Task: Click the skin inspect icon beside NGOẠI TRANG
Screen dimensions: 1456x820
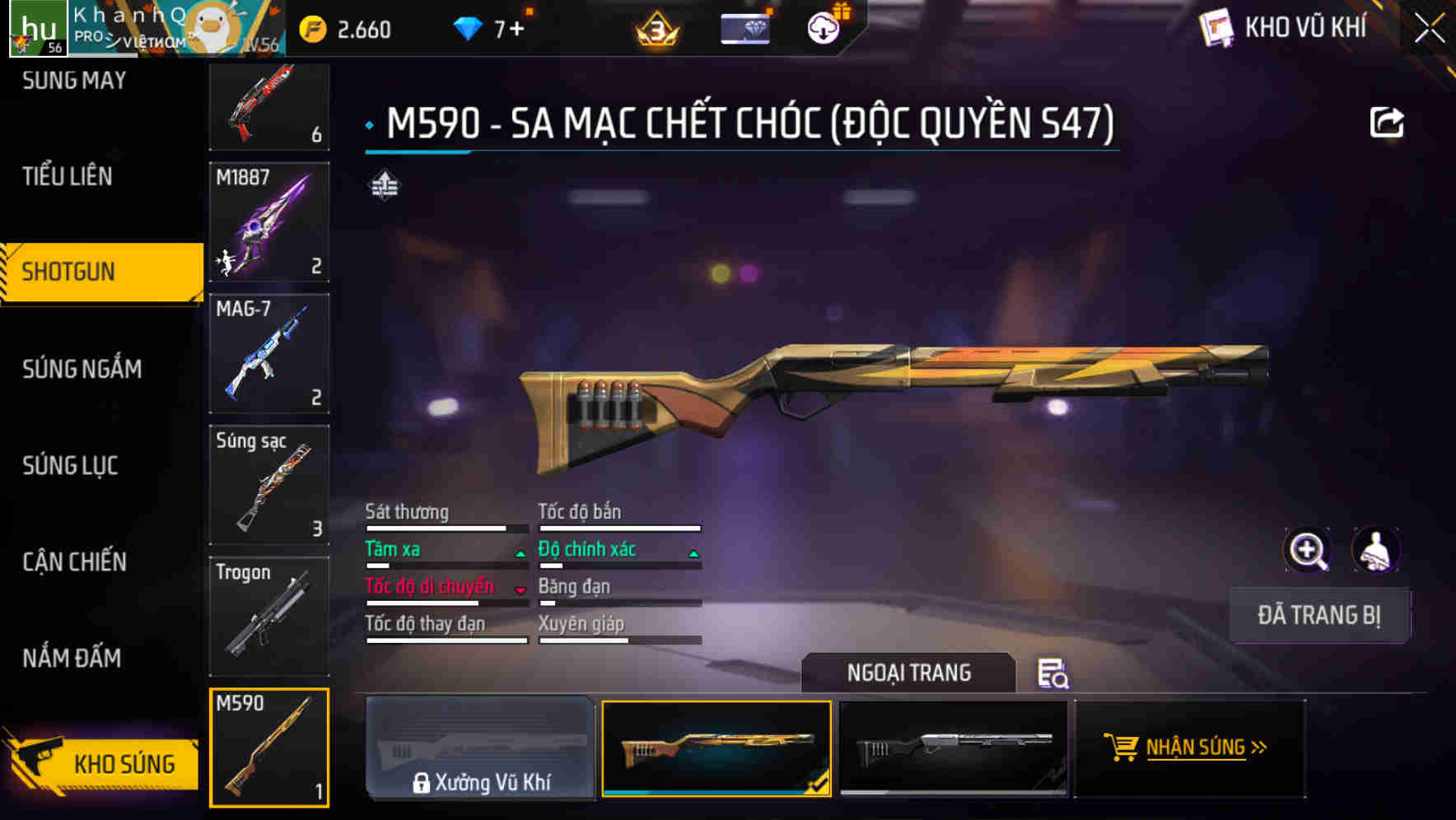Action: pyautogui.click(x=1054, y=675)
